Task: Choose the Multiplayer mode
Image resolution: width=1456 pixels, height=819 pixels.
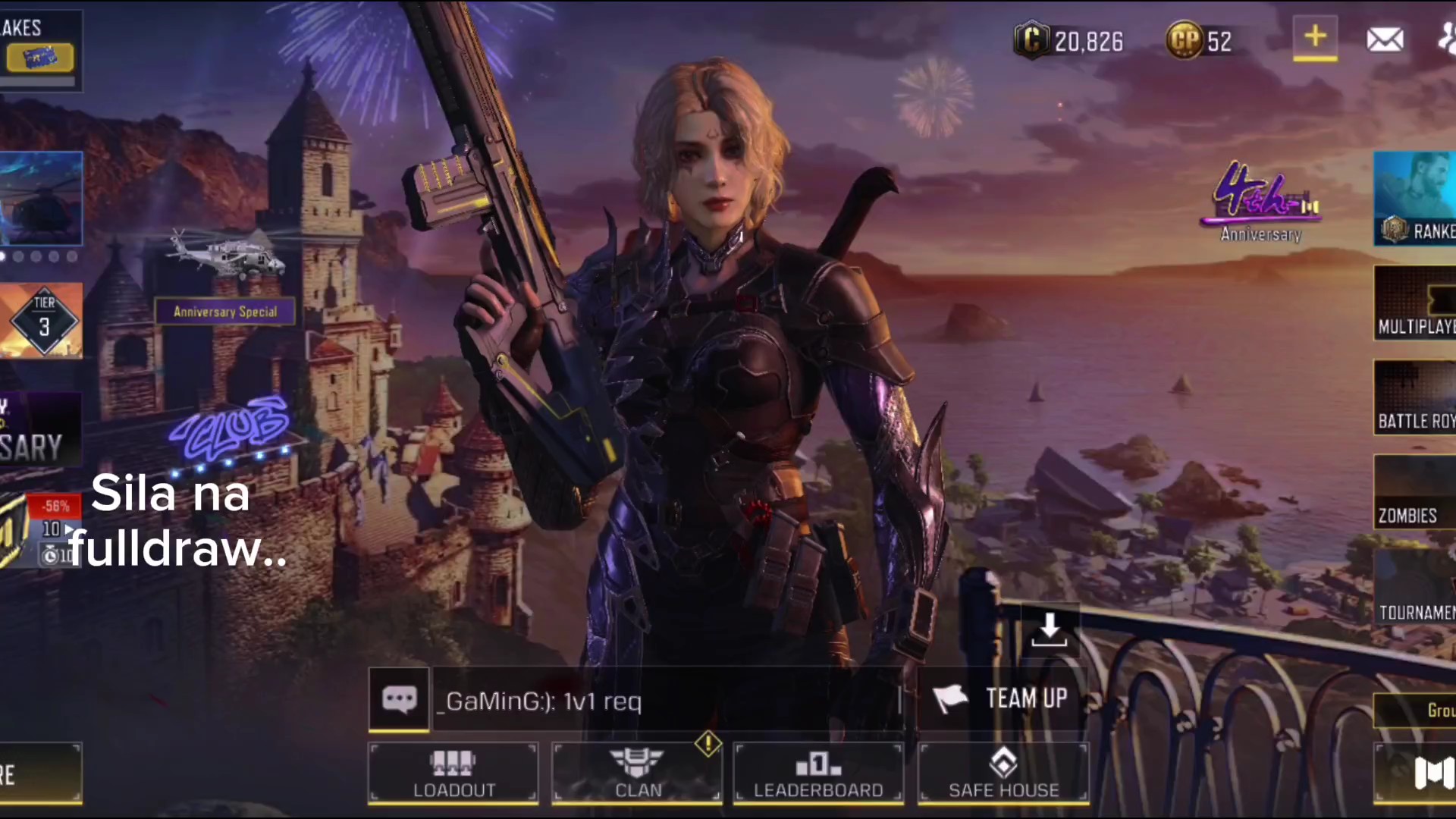Action: 1414,303
